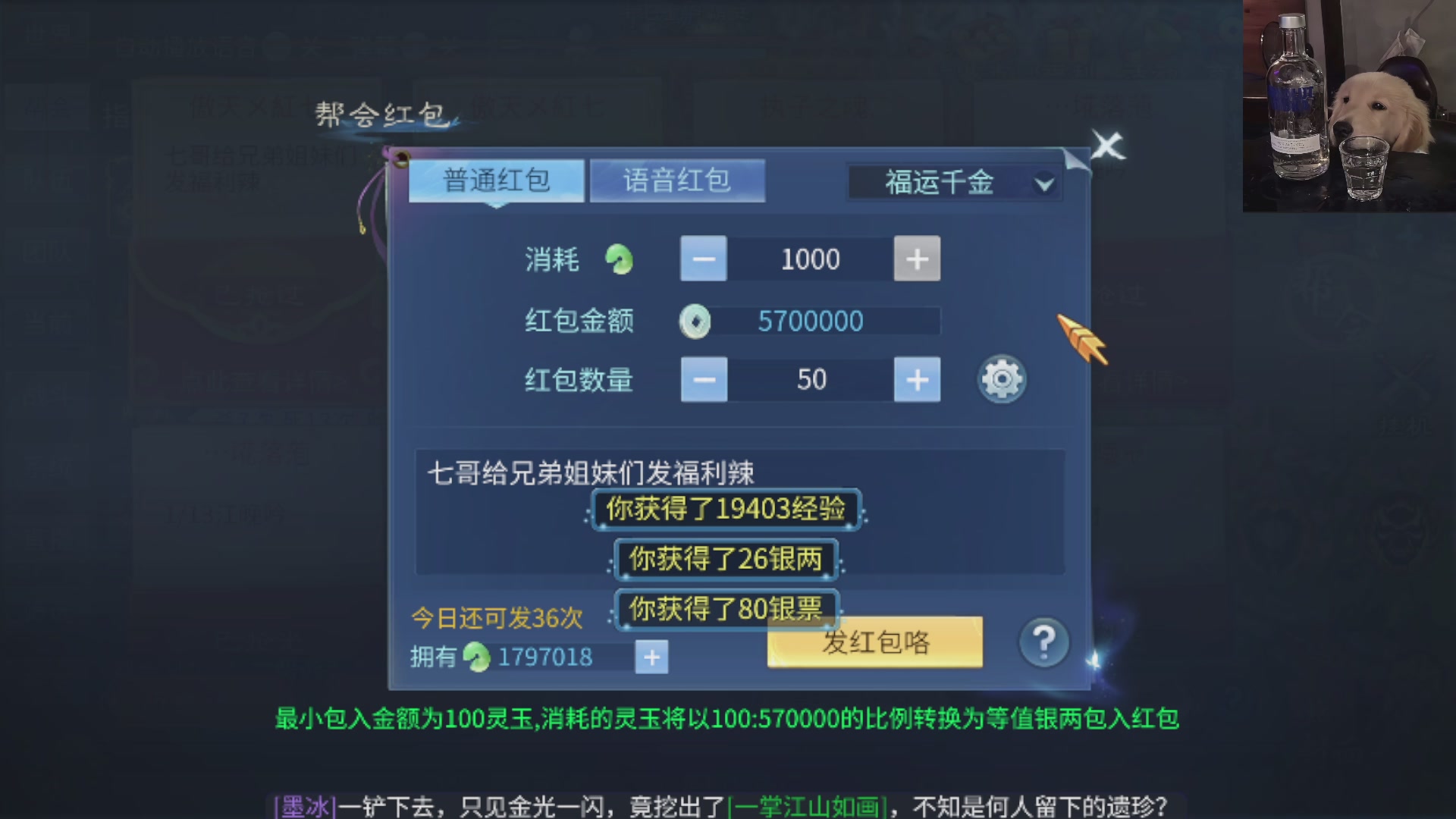Click the lingyu icon next to 拥有 balance
The image size is (1456, 819).
pyautogui.click(x=476, y=657)
